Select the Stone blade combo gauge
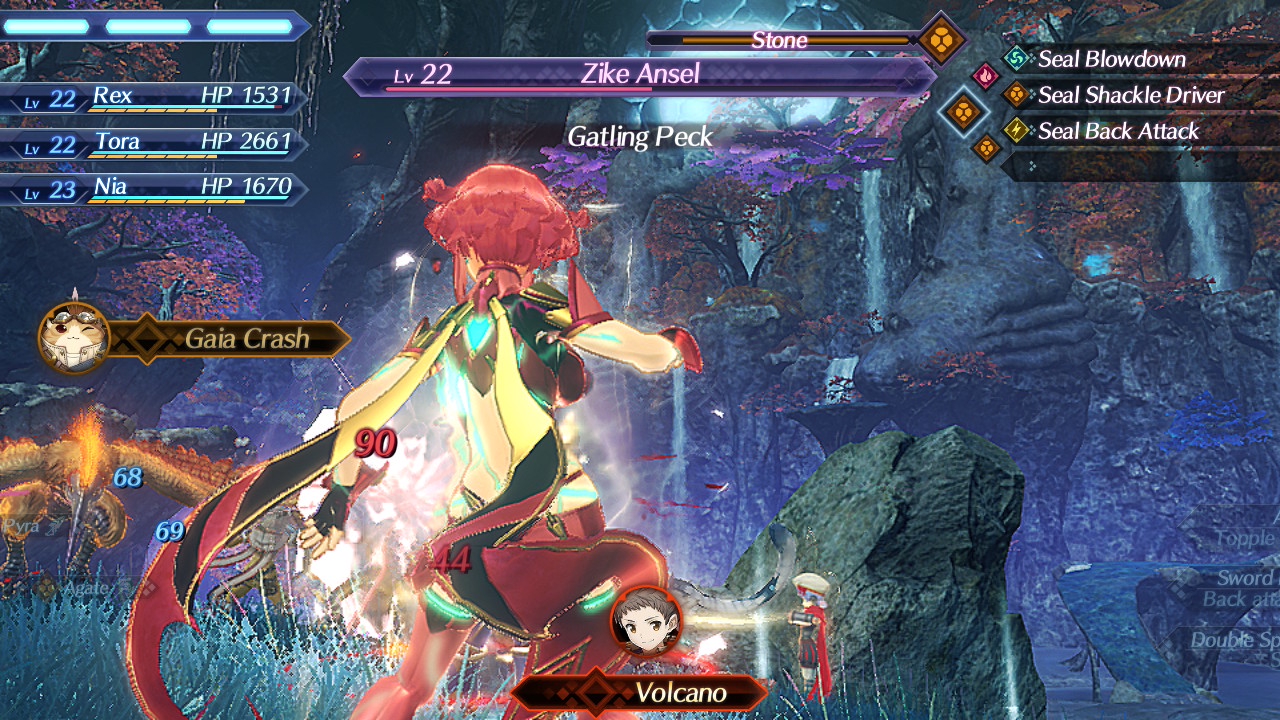Screen dimensions: 1280x720 tap(780, 41)
